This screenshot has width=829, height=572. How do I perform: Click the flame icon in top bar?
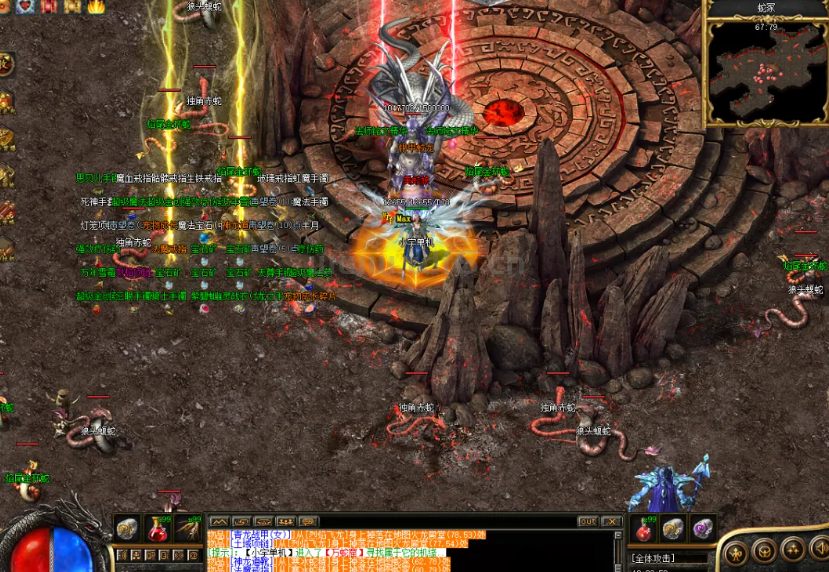(96, 6)
